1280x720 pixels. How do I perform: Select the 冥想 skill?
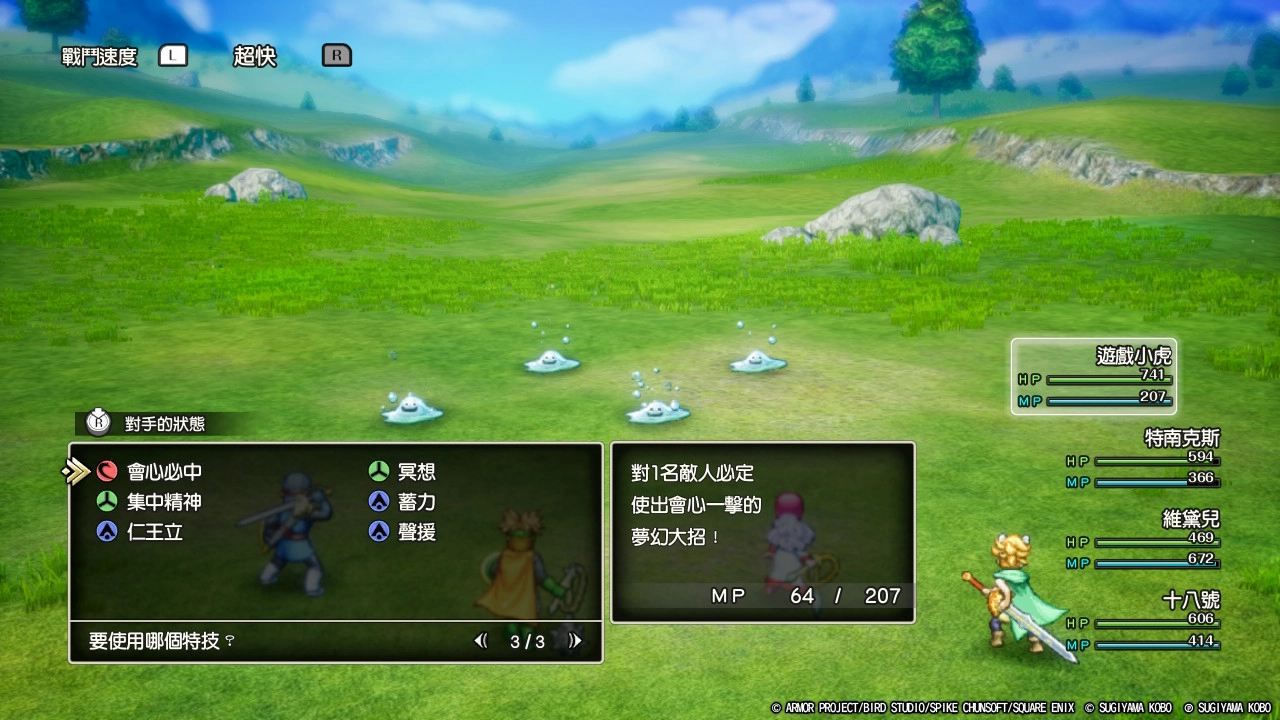pyautogui.click(x=415, y=472)
